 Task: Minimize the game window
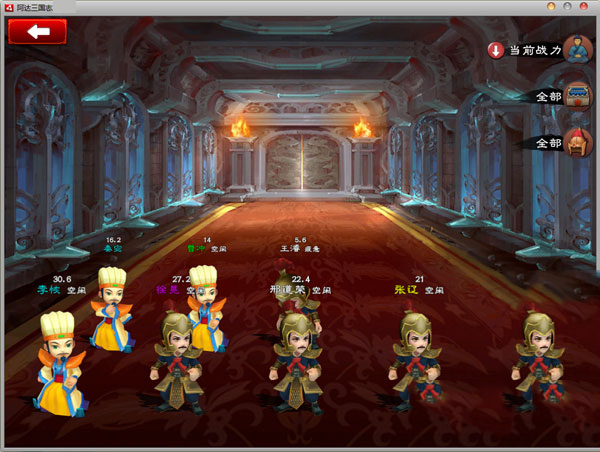(551, 7)
